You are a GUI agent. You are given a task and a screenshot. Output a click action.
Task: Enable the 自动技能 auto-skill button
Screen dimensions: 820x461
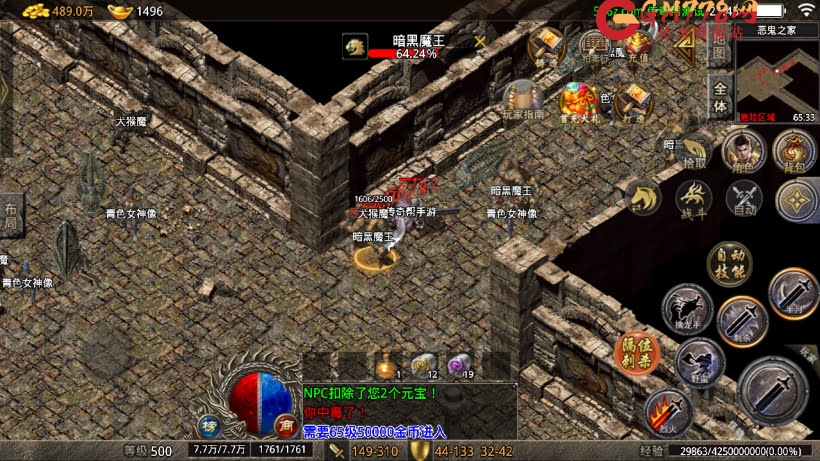pos(730,262)
